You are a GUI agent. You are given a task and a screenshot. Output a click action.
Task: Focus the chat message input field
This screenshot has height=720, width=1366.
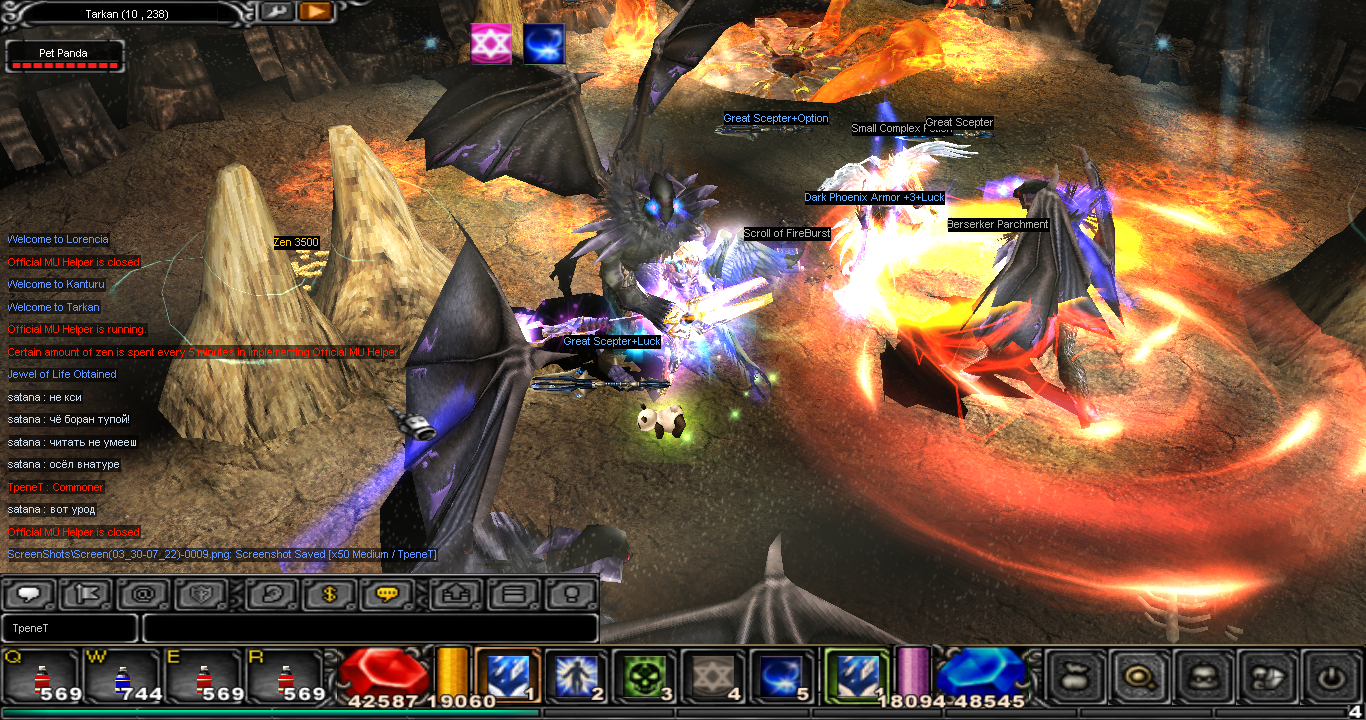(370, 628)
